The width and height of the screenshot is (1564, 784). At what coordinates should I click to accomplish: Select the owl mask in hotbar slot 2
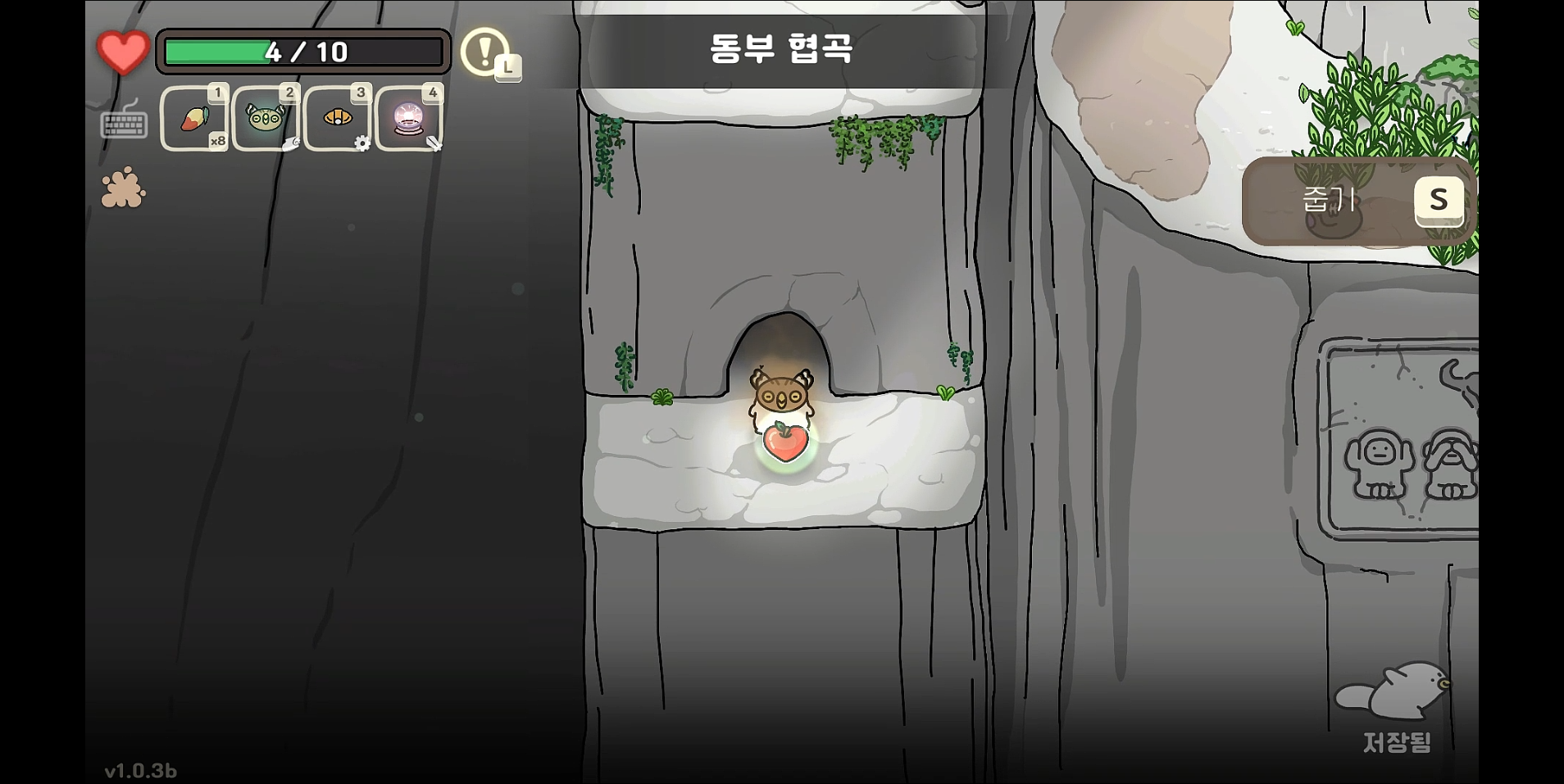tap(266, 119)
